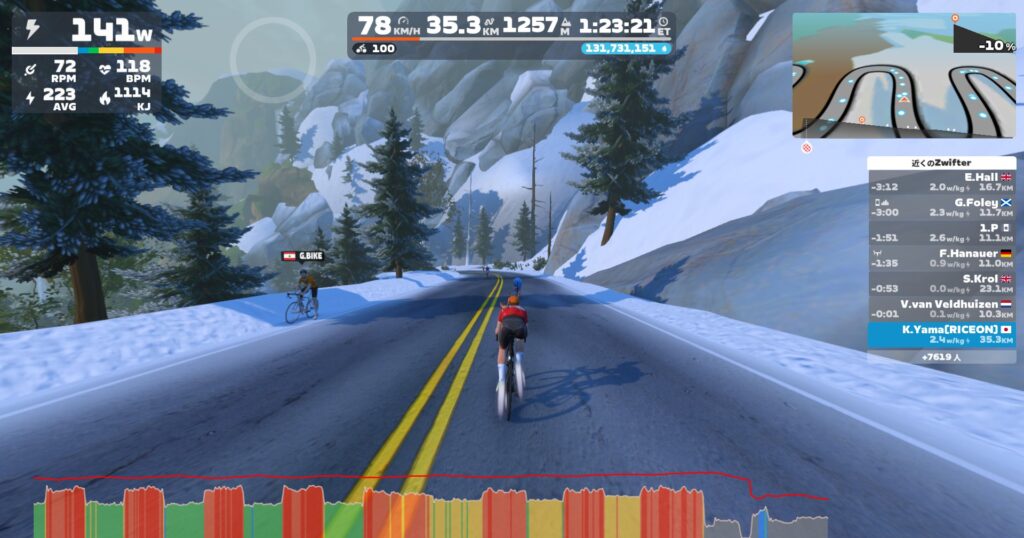The width and height of the screenshot is (1024, 538).
Task: Click the speed and distance bar
Action: [x=510, y=34]
